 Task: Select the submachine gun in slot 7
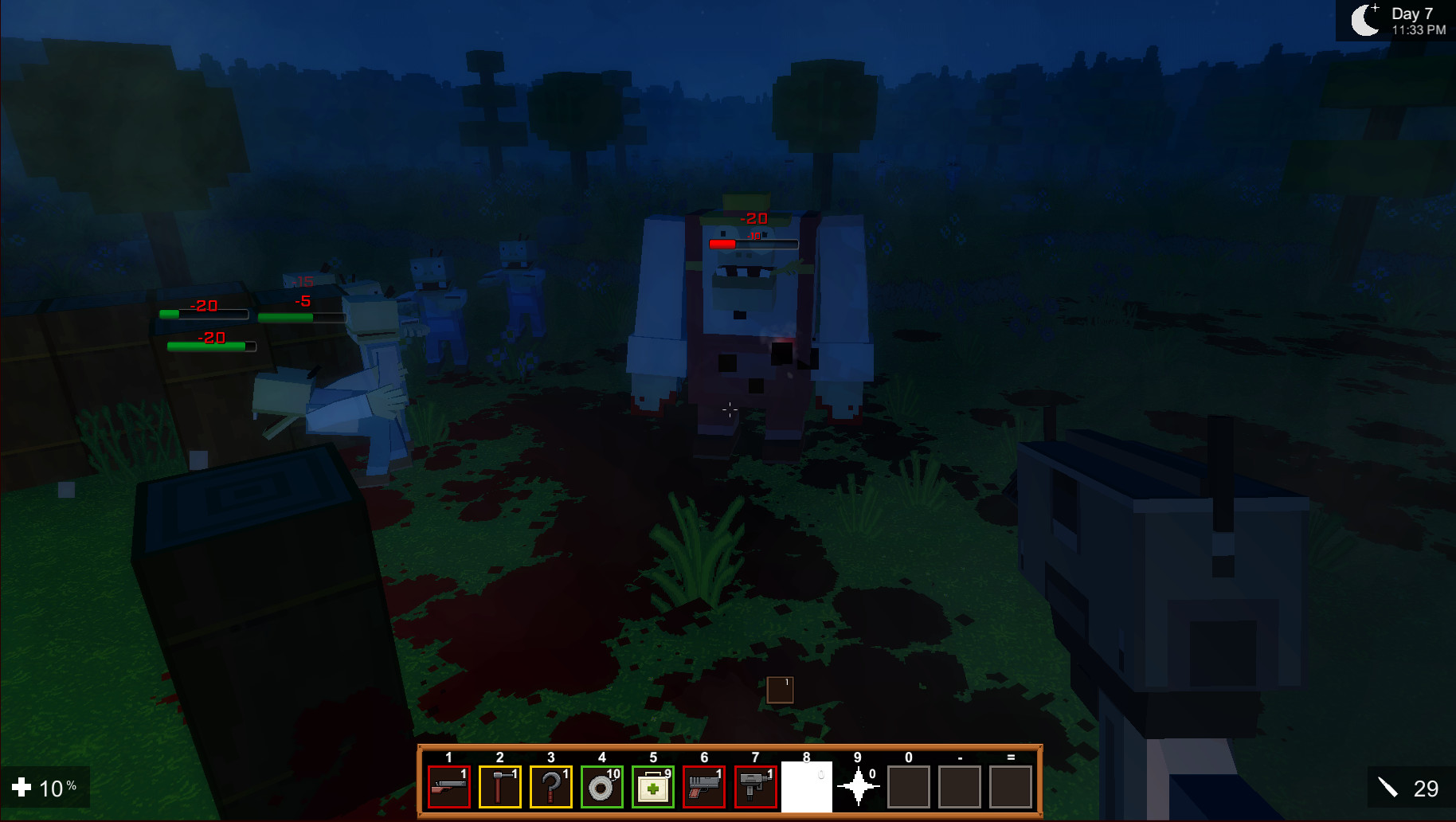[x=756, y=787]
